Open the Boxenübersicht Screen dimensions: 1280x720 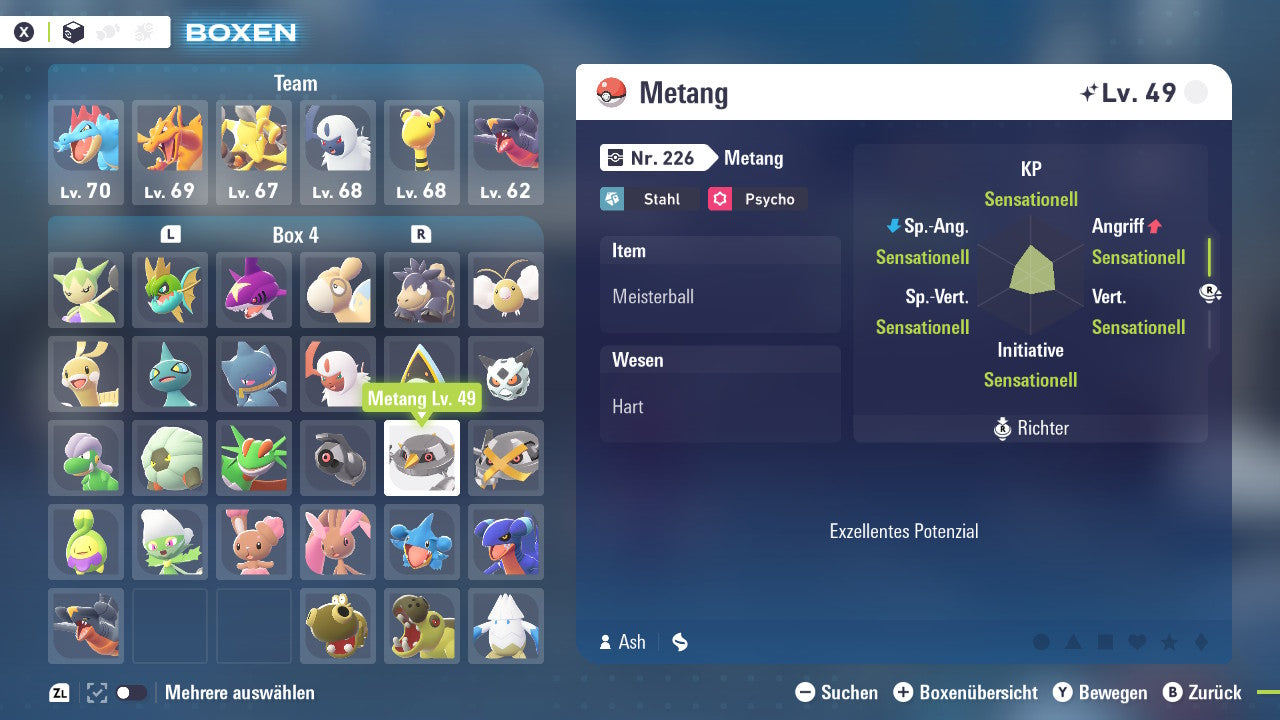click(x=967, y=692)
